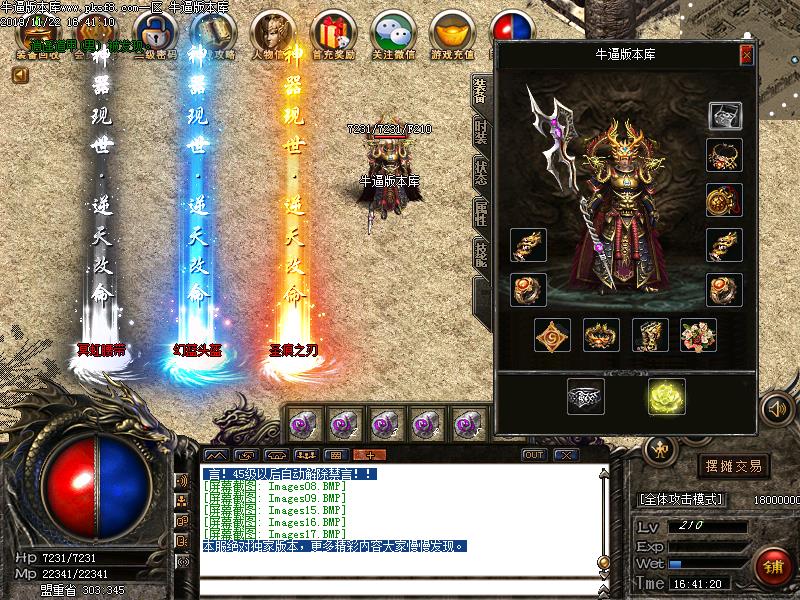Select the silver treasure chest slot

[725, 116]
